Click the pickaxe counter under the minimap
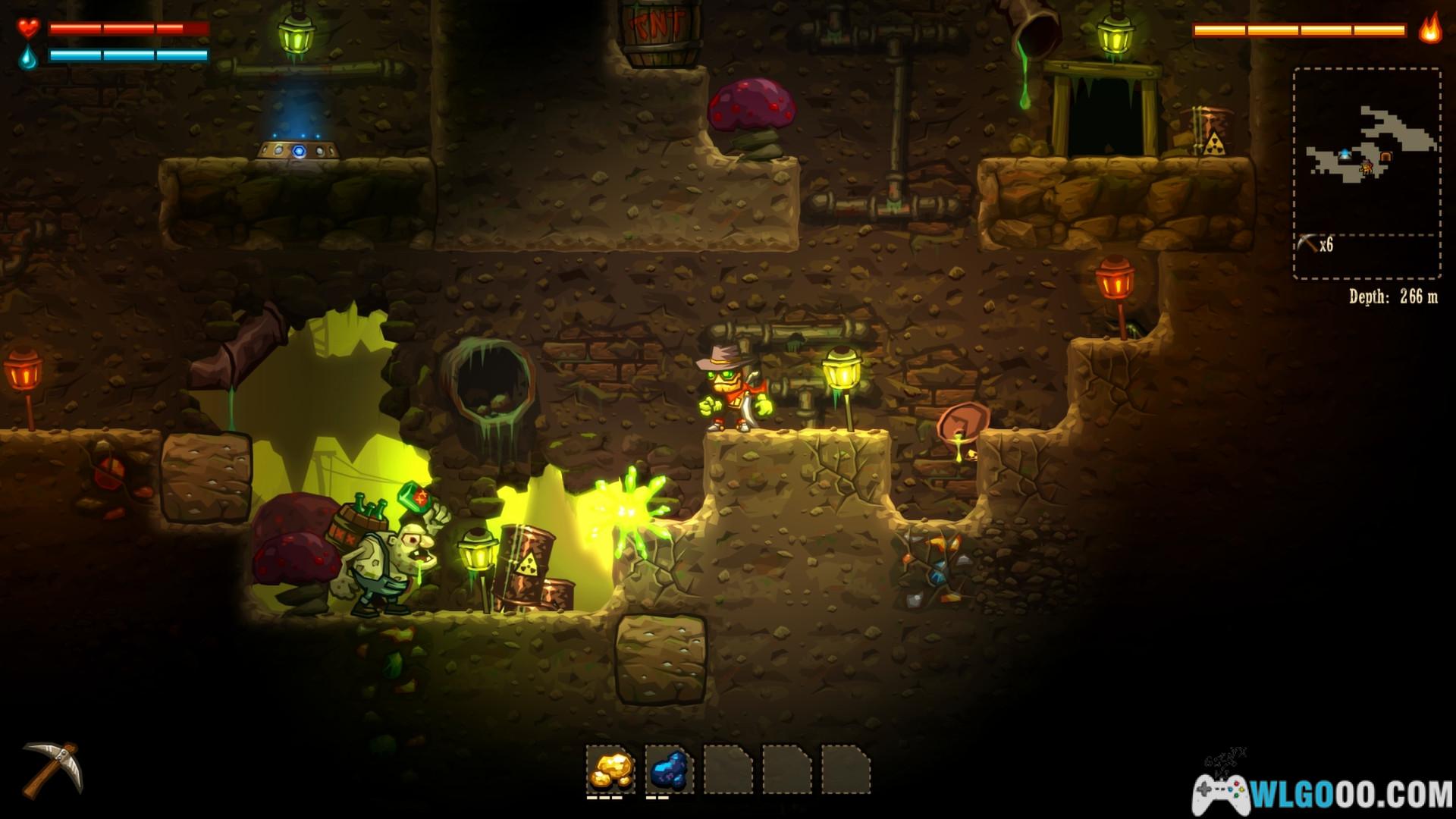 1315,244
